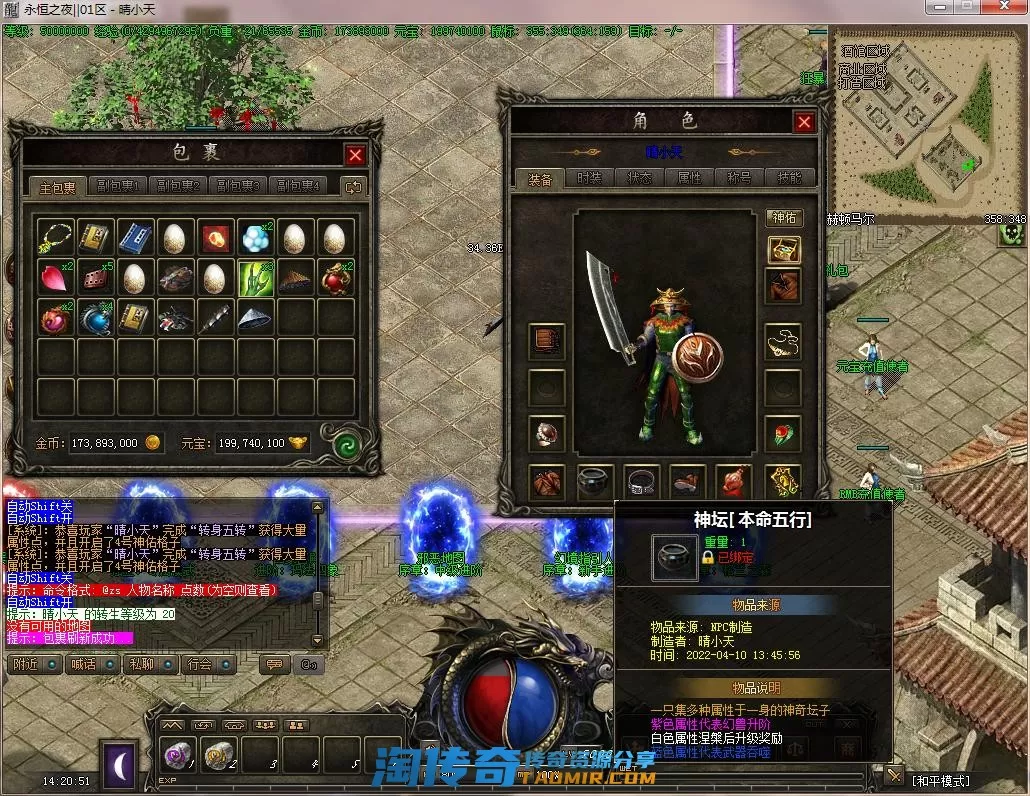The image size is (1030, 796).
Task: Show the 称号 titles tab
Action: [739, 178]
